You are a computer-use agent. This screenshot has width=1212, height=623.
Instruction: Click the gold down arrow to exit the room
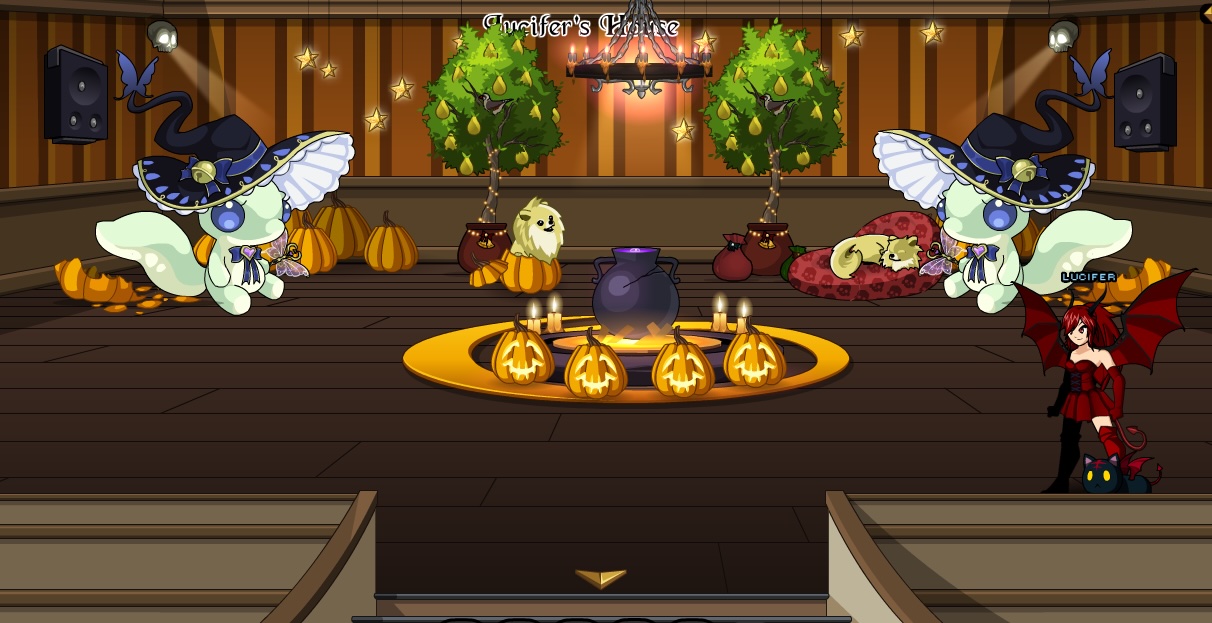[x=600, y=578]
